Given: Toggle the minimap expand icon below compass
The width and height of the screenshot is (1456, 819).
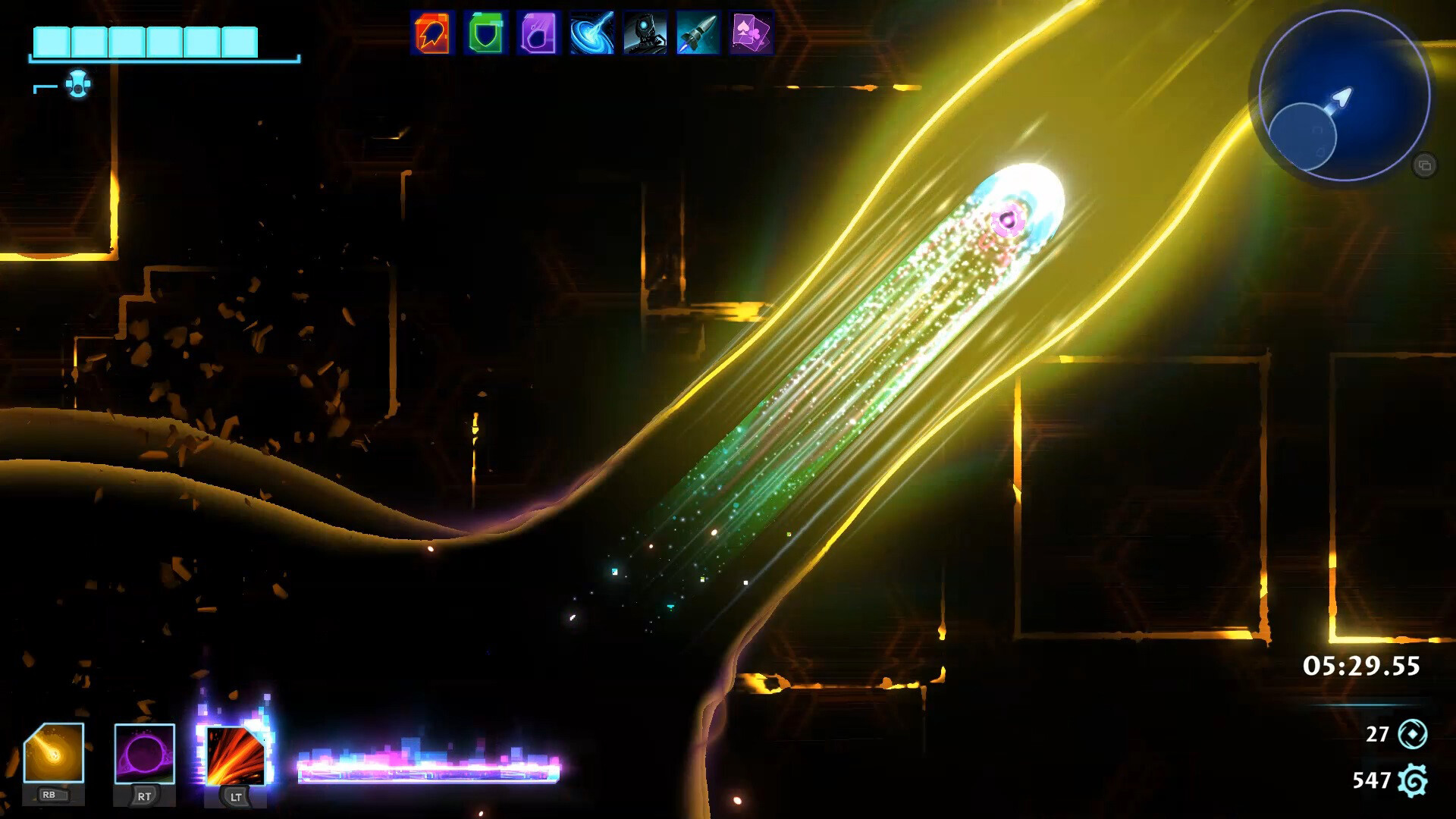Looking at the screenshot, I should [1424, 163].
